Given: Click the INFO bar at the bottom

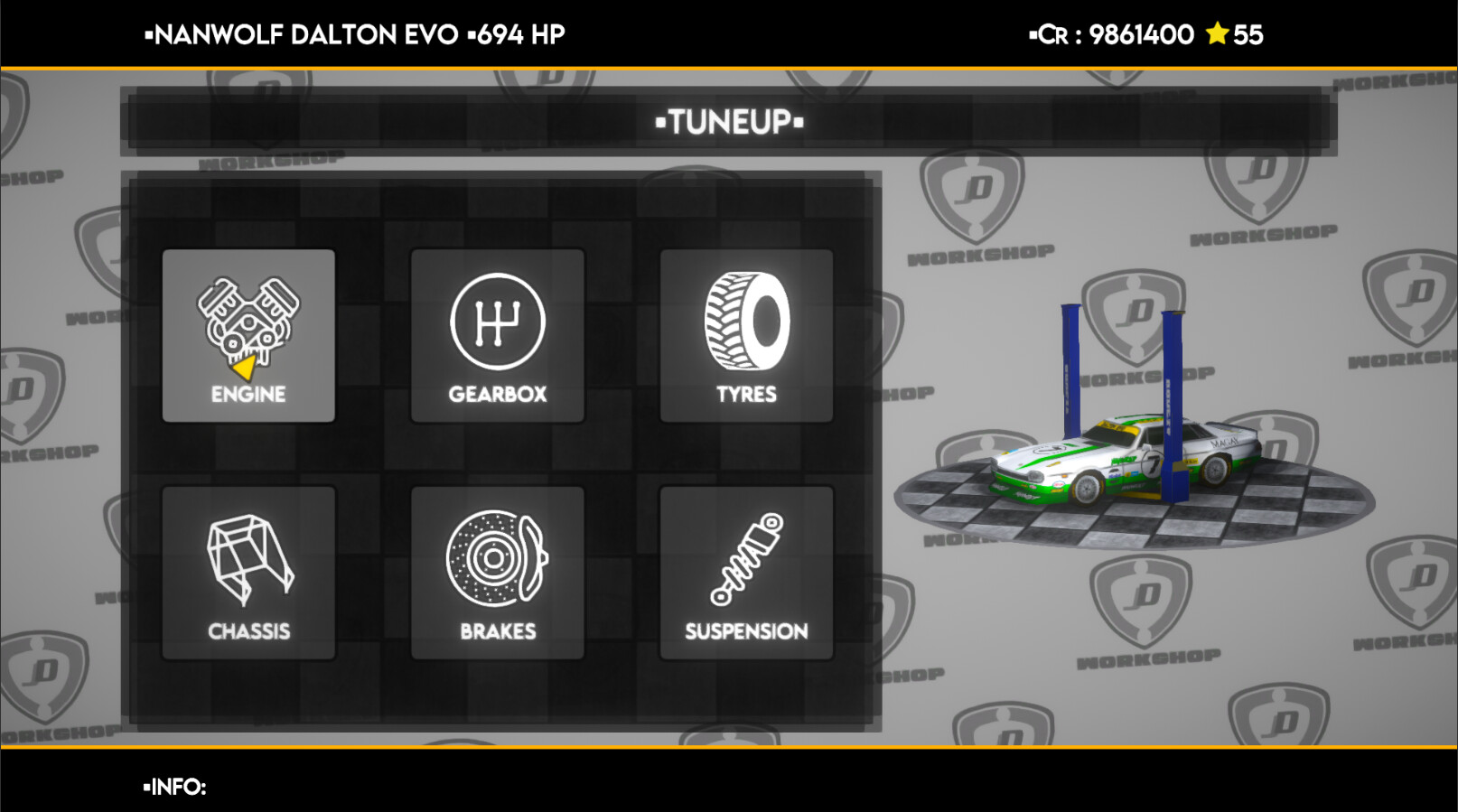Looking at the screenshot, I should tap(176, 788).
